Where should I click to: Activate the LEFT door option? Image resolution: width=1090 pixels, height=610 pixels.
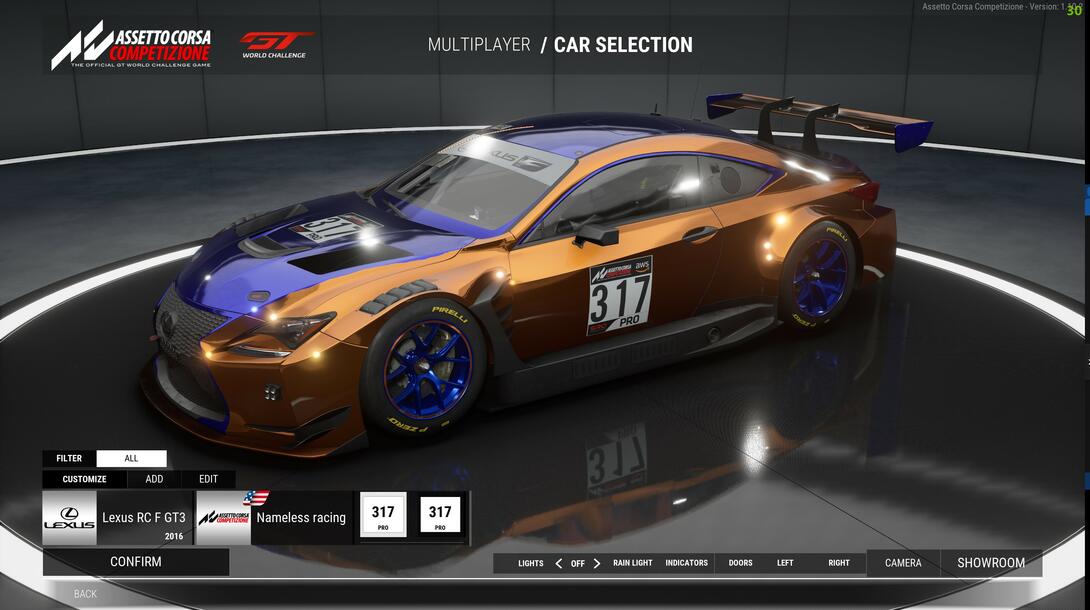785,563
